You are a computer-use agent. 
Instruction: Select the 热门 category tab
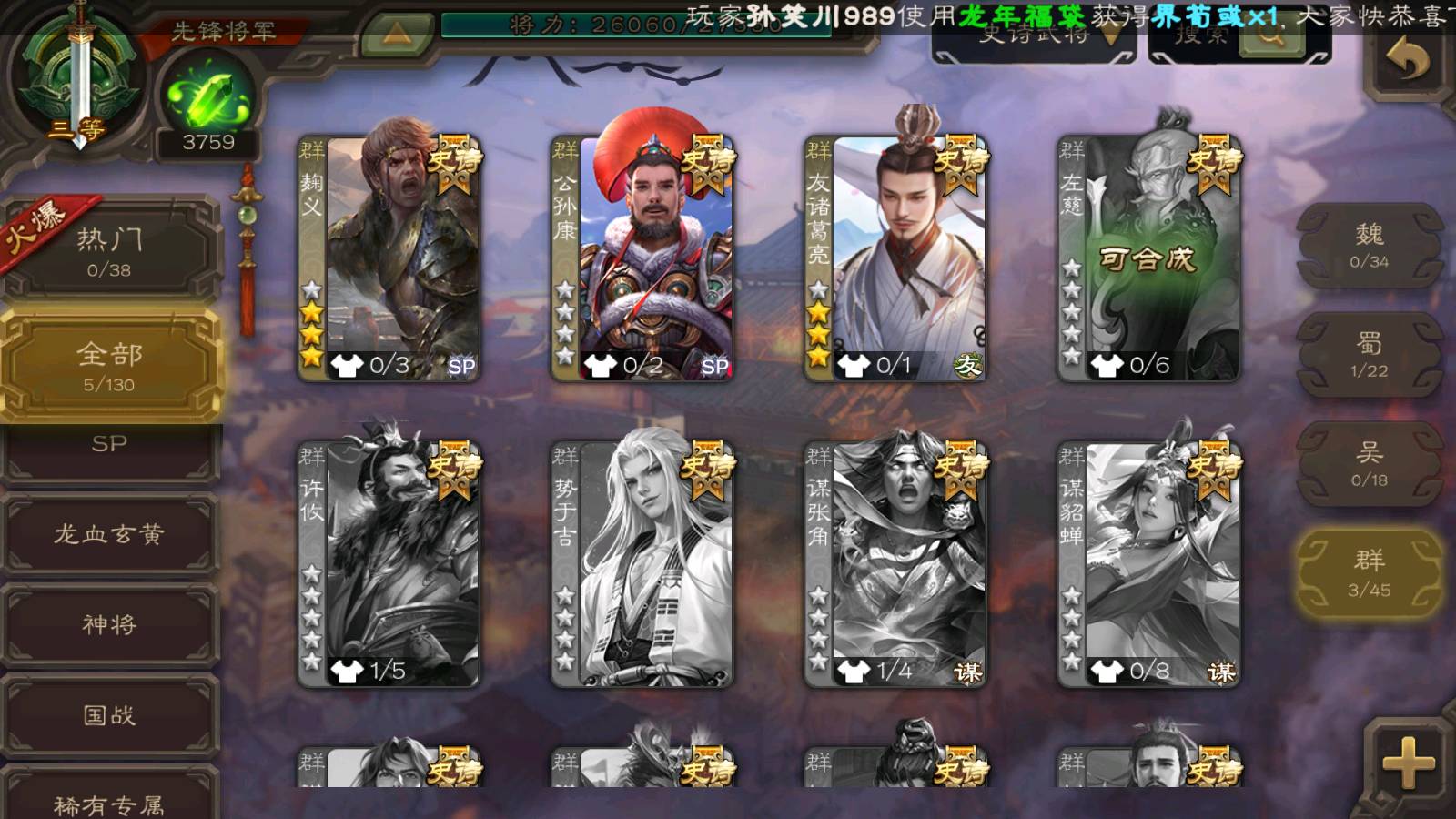click(x=109, y=251)
